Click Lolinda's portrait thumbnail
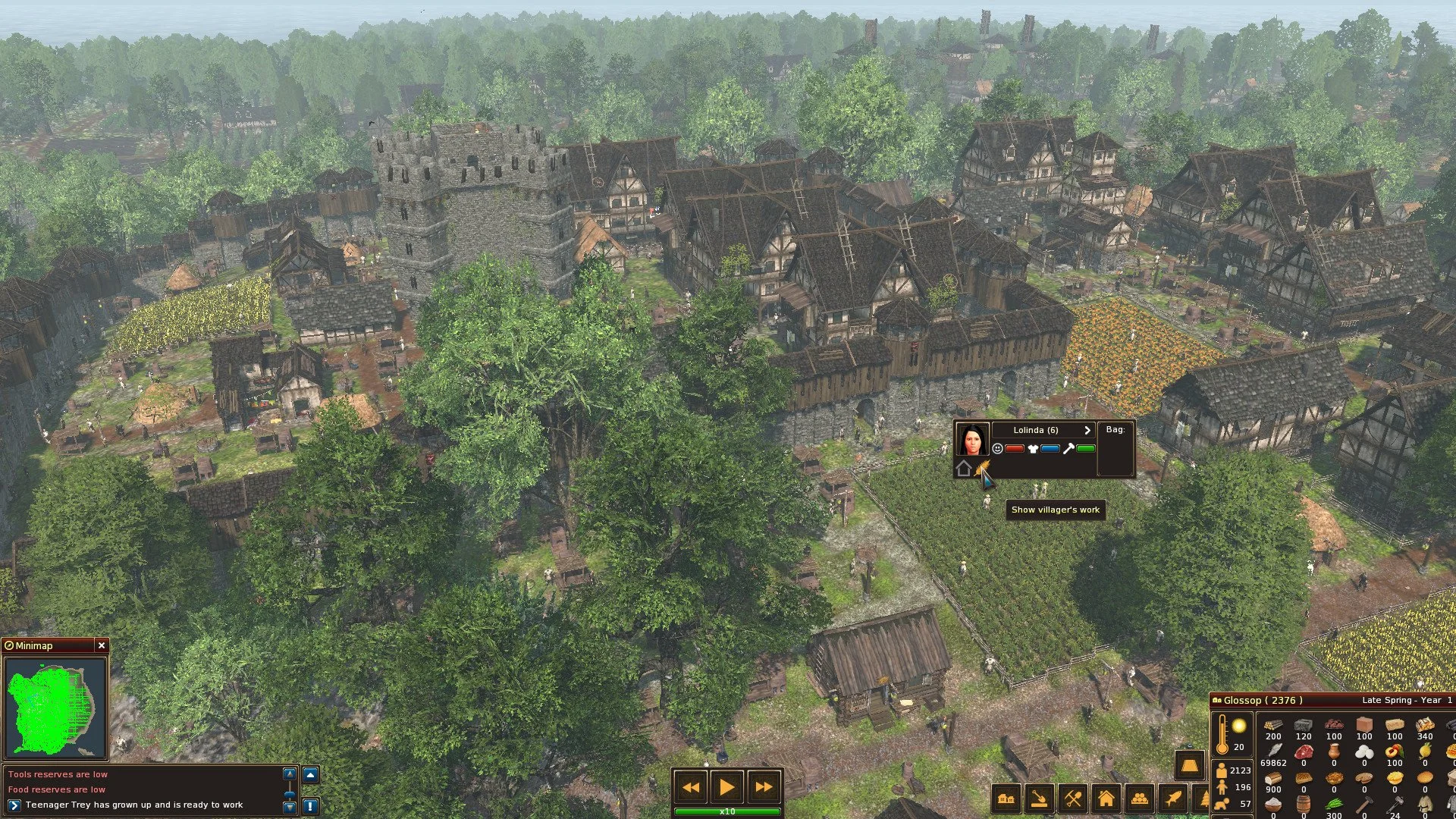The height and width of the screenshot is (819, 1456). [972, 440]
